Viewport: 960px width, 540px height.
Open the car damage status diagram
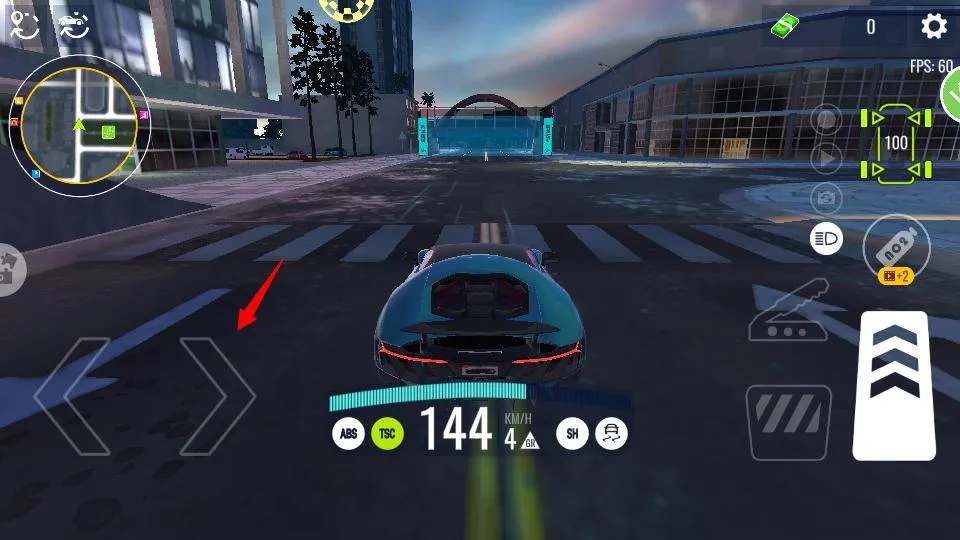tap(896, 143)
